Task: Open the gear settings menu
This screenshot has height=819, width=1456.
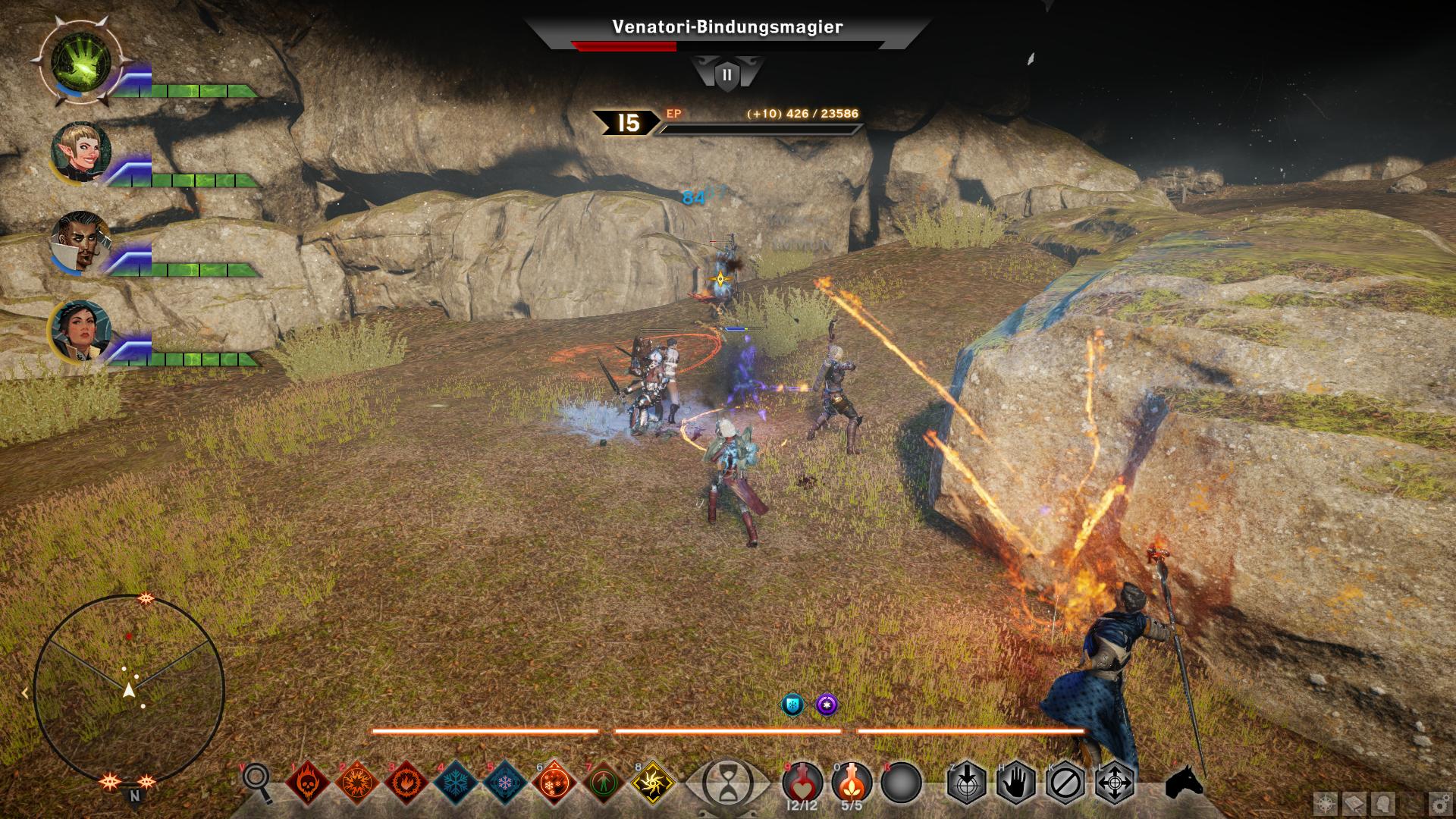Action: click(x=1438, y=804)
